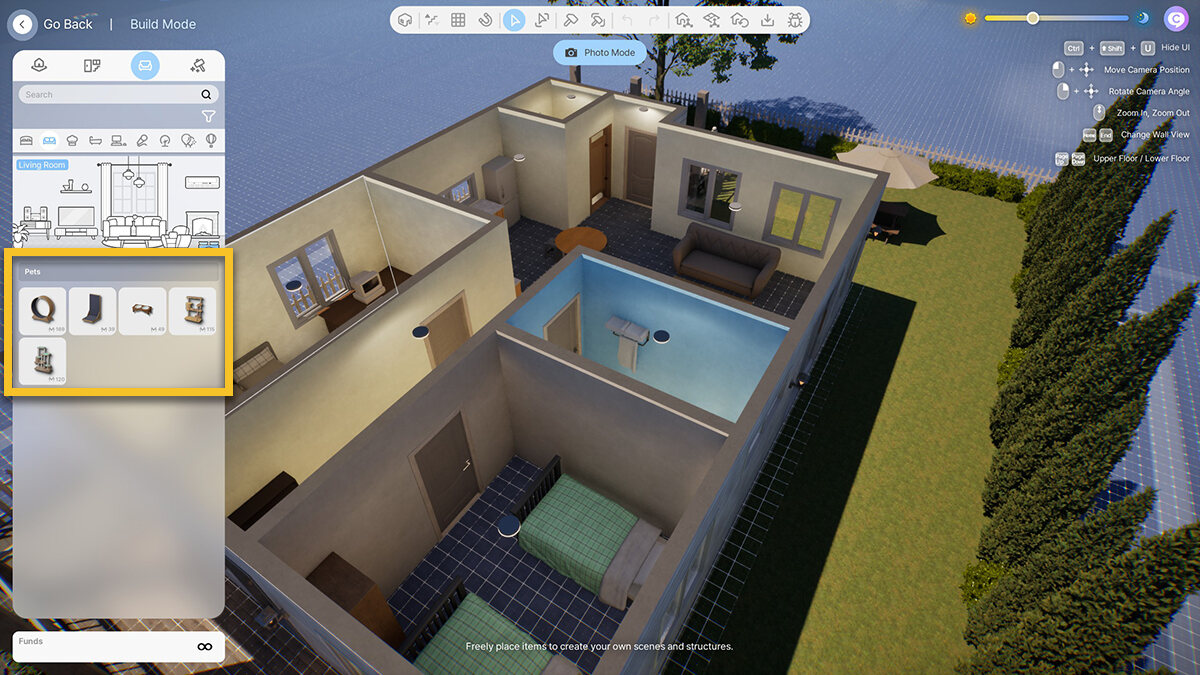Image resolution: width=1200 pixels, height=675 pixels.
Task: Select the arrow cursor tool in toolbar
Action: point(514,20)
